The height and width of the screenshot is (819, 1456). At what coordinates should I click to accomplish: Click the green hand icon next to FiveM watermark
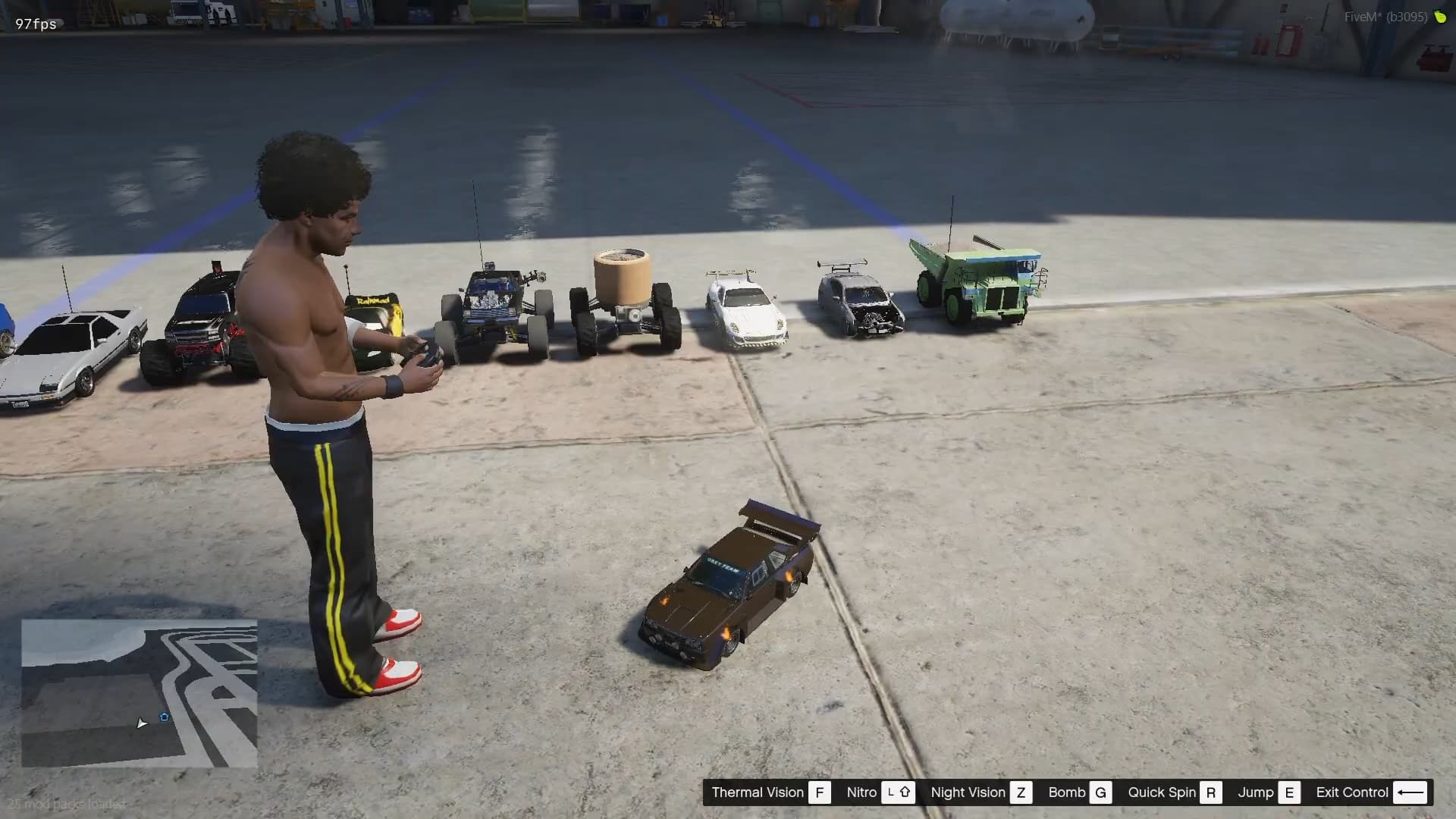click(x=1440, y=15)
